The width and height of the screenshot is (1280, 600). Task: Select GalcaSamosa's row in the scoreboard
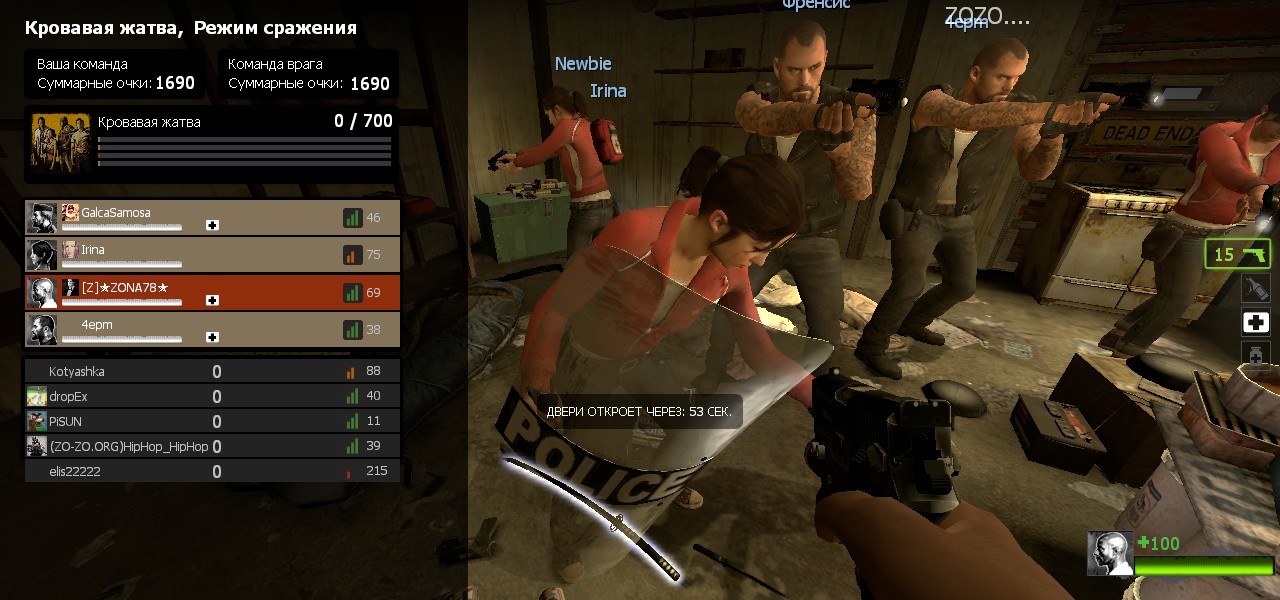(x=212, y=217)
